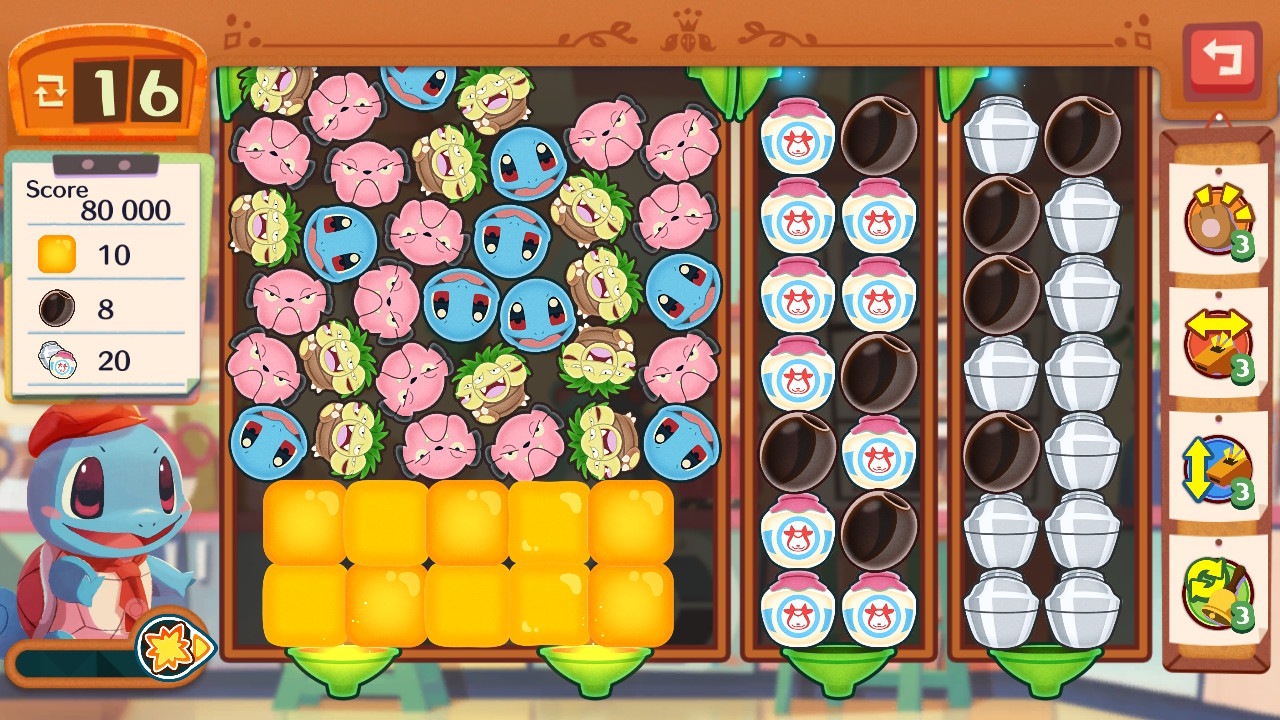Use the shuffle bell helper item
The height and width of the screenshot is (720, 1280).
coord(1218,594)
